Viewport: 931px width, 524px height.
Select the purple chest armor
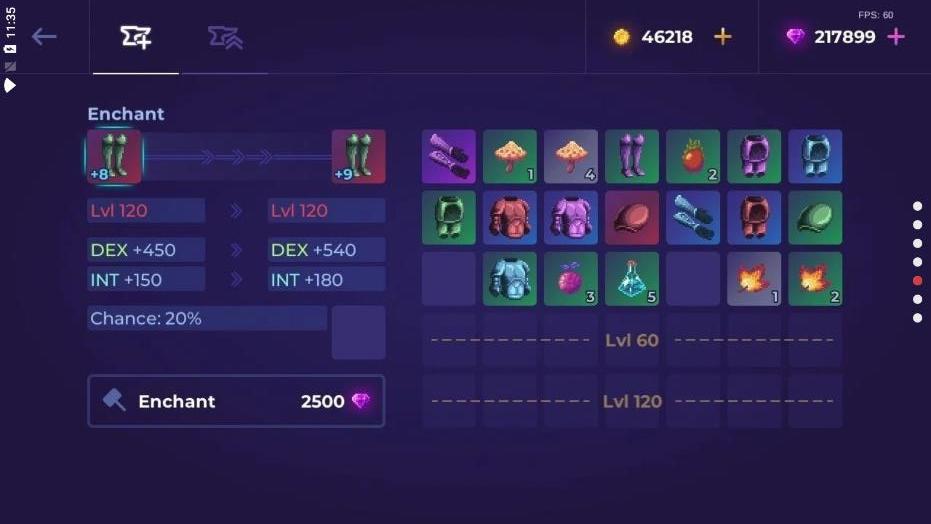pyautogui.click(x=571, y=218)
